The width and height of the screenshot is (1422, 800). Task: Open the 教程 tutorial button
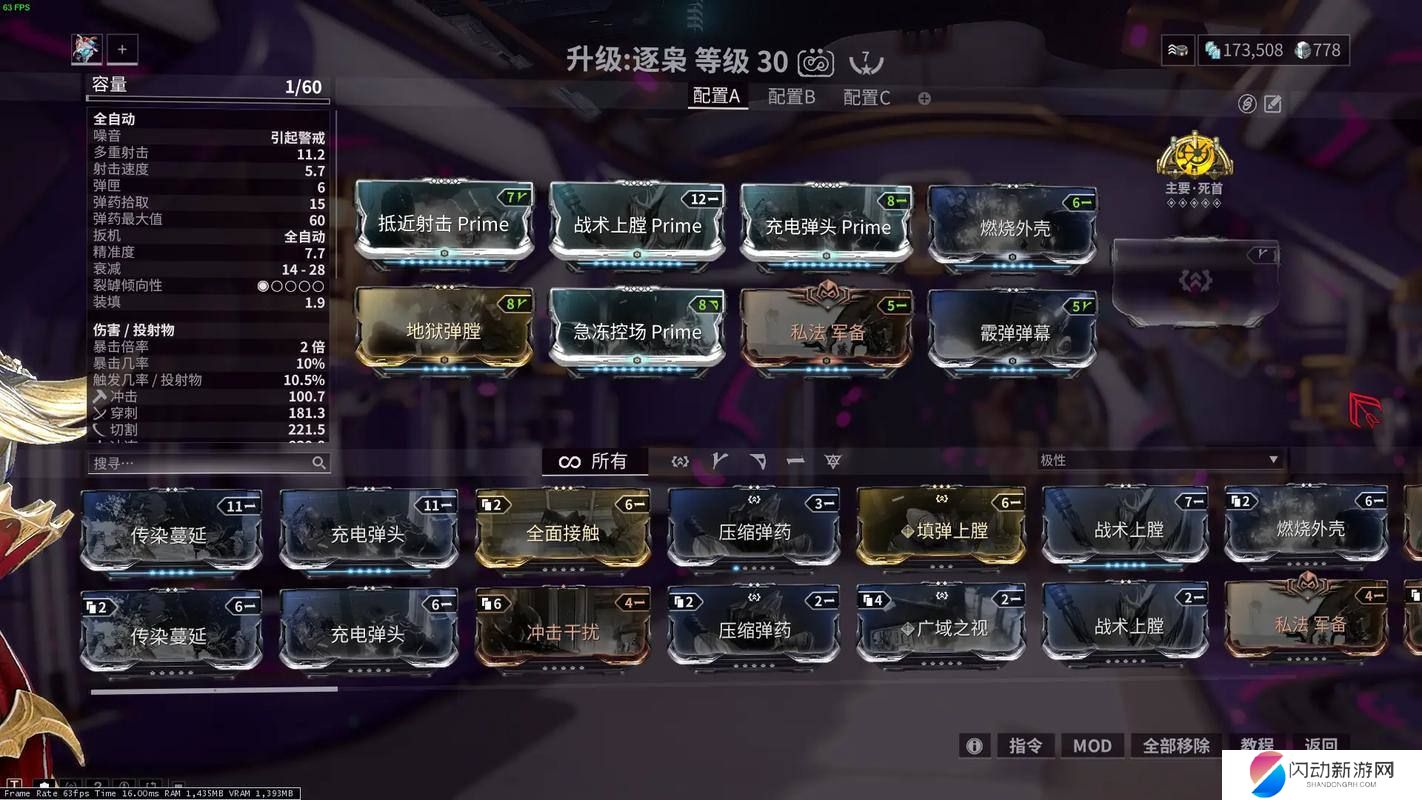(1256, 745)
